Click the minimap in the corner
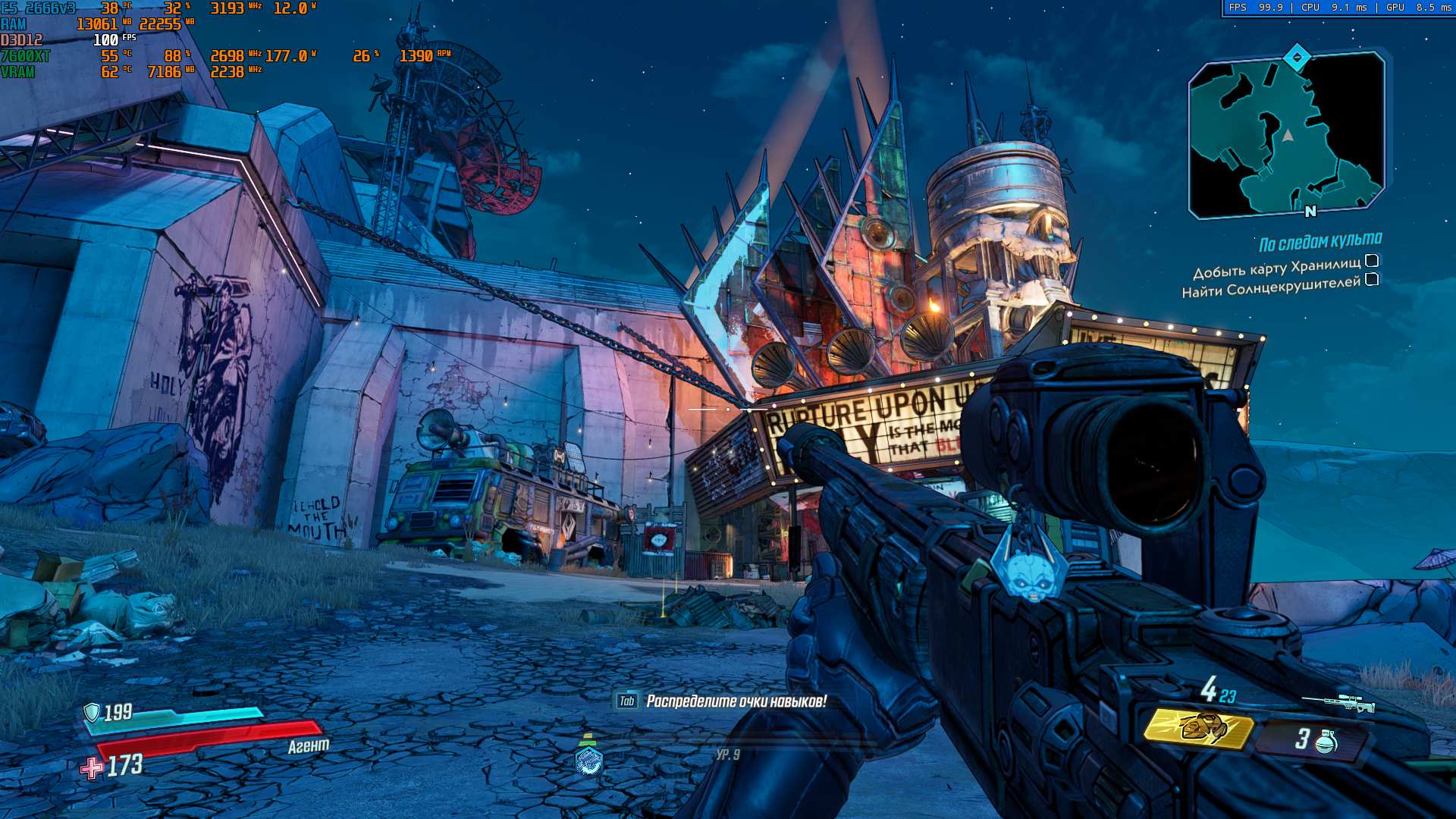The image size is (1456, 819). point(1287,136)
